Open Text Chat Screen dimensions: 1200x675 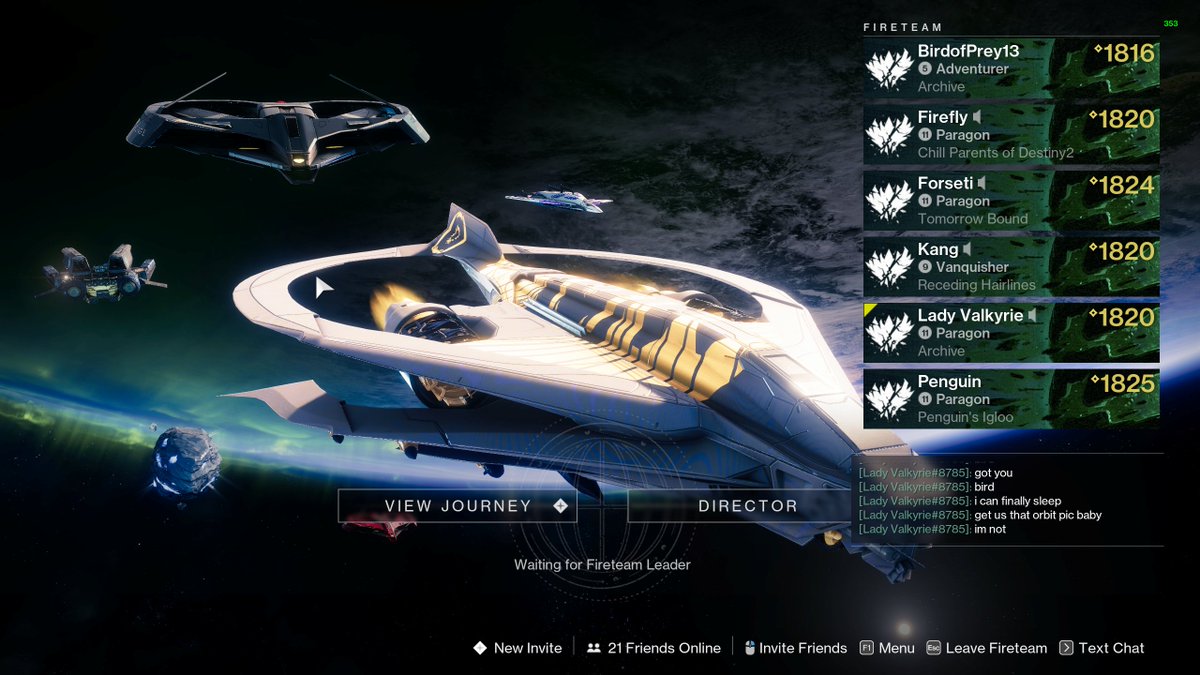[1102, 648]
